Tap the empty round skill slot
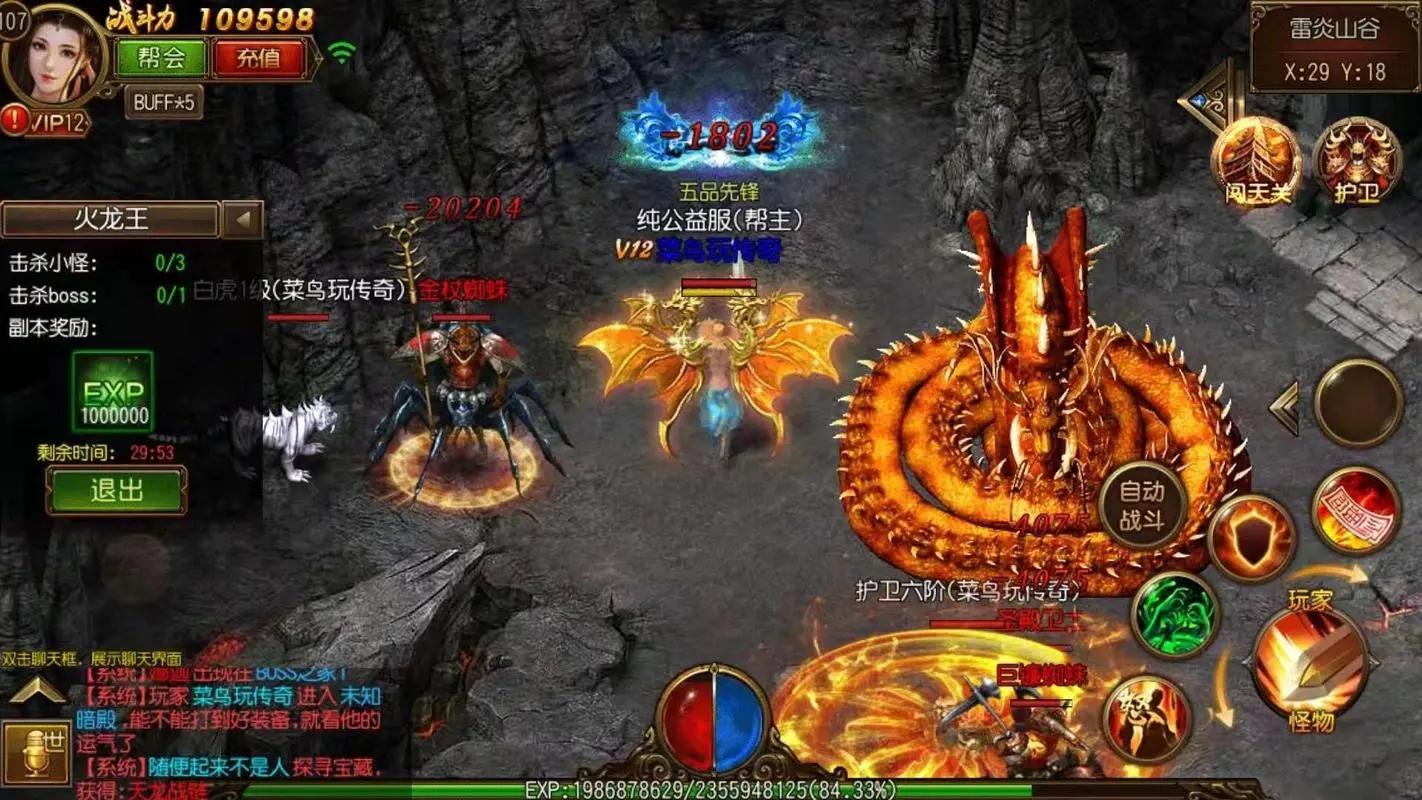This screenshot has width=1422, height=800. pyautogui.click(x=1358, y=403)
